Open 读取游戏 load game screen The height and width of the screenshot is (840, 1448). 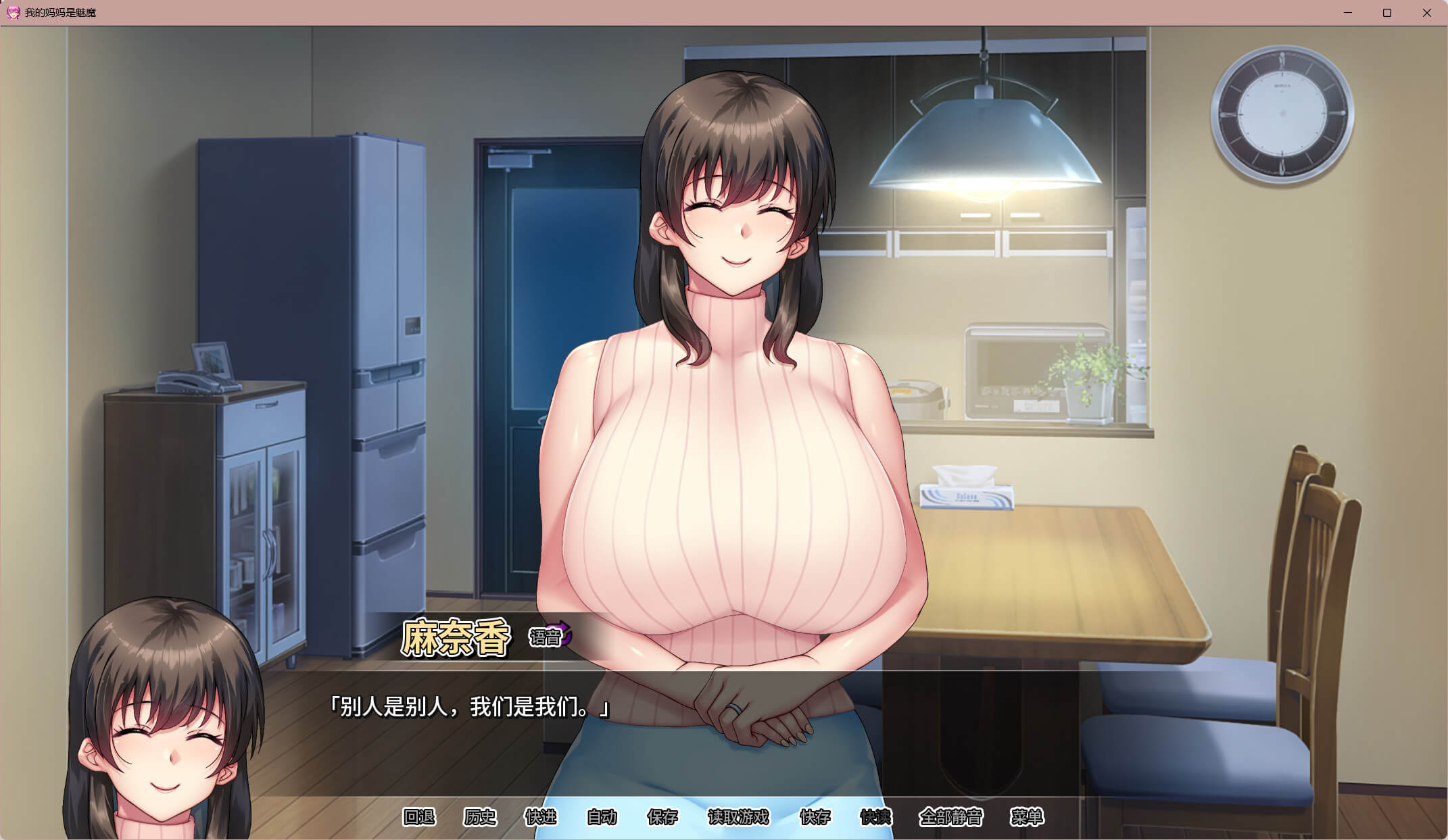(738, 817)
